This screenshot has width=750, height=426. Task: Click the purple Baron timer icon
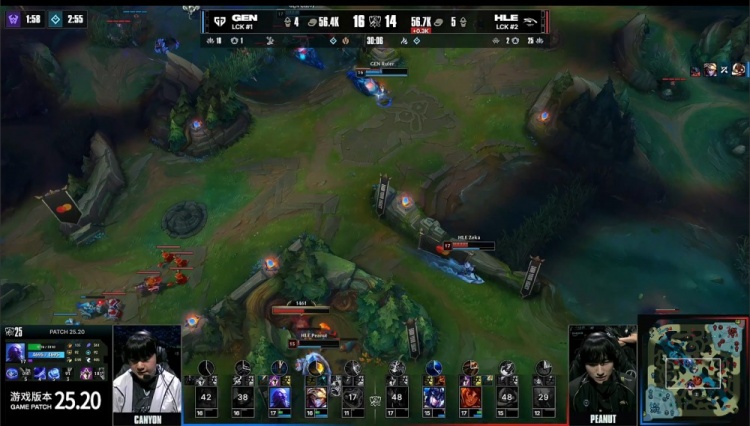pos(14,19)
